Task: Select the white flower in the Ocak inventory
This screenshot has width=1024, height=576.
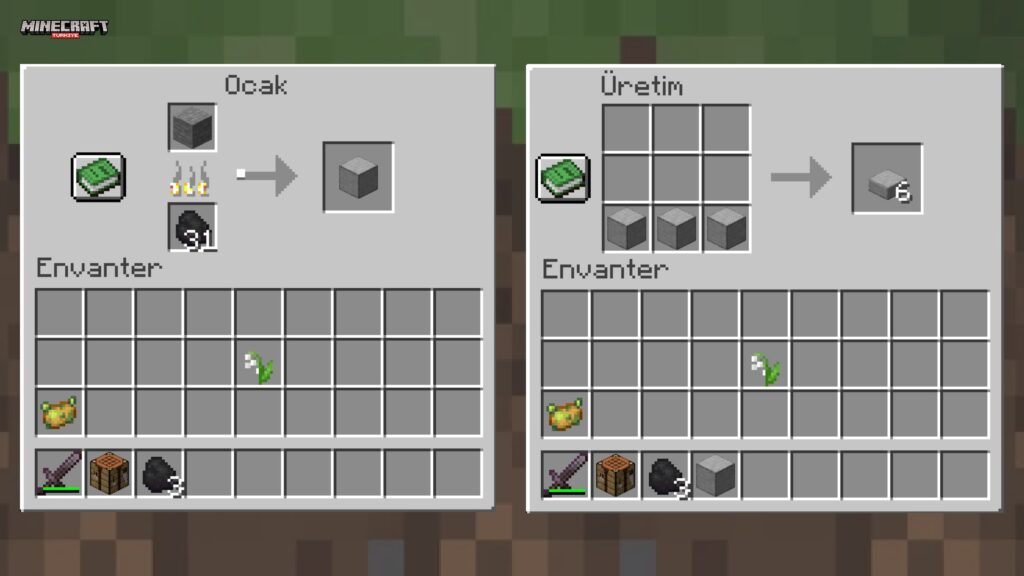Action: (x=260, y=364)
